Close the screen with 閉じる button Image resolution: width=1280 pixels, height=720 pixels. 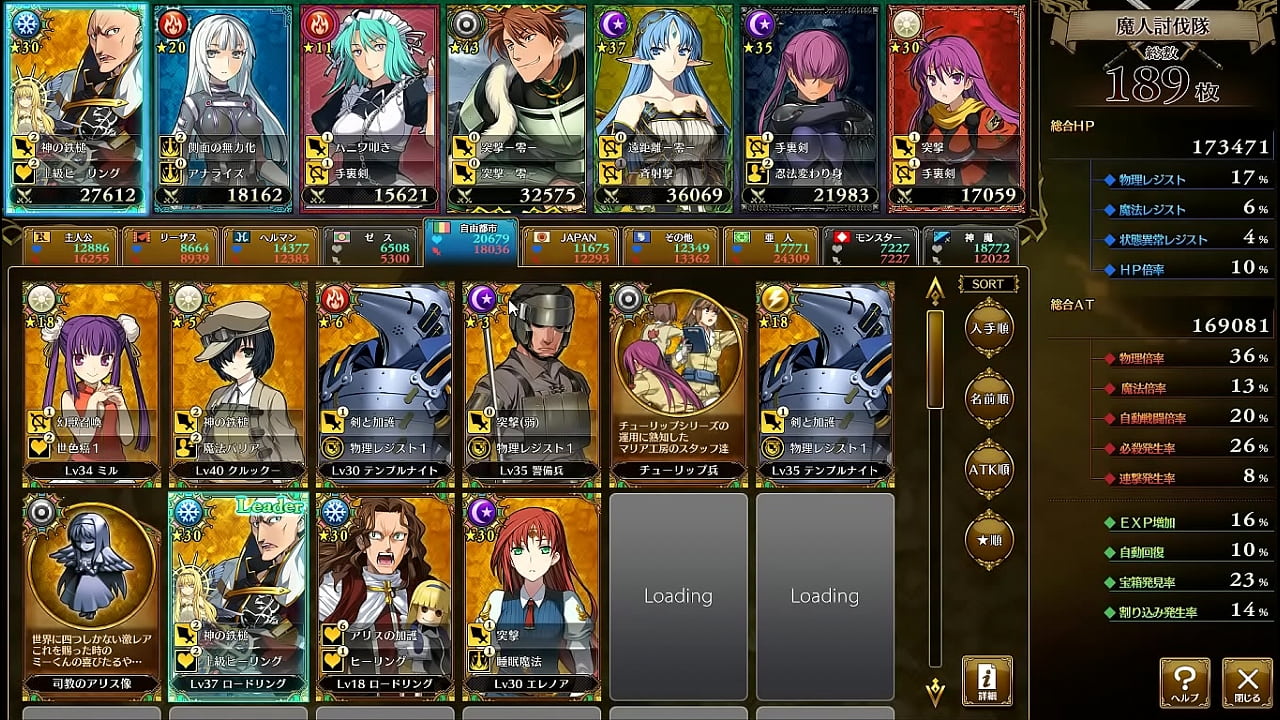(1247, 683)
